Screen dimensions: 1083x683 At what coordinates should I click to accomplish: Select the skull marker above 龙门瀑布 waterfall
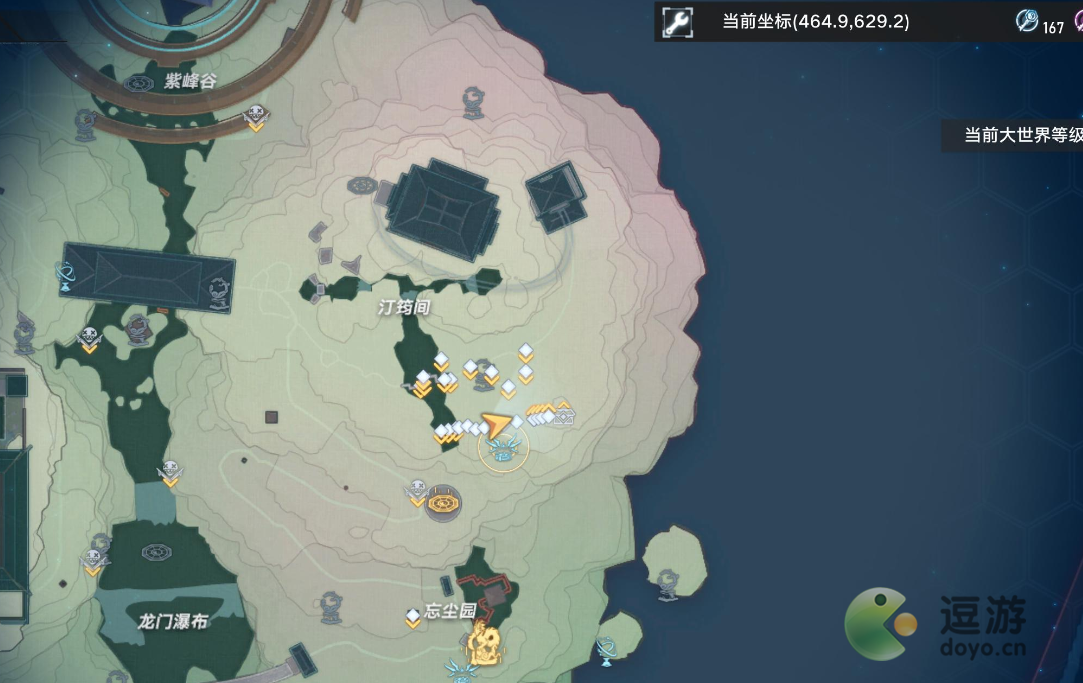click(170, 472)
